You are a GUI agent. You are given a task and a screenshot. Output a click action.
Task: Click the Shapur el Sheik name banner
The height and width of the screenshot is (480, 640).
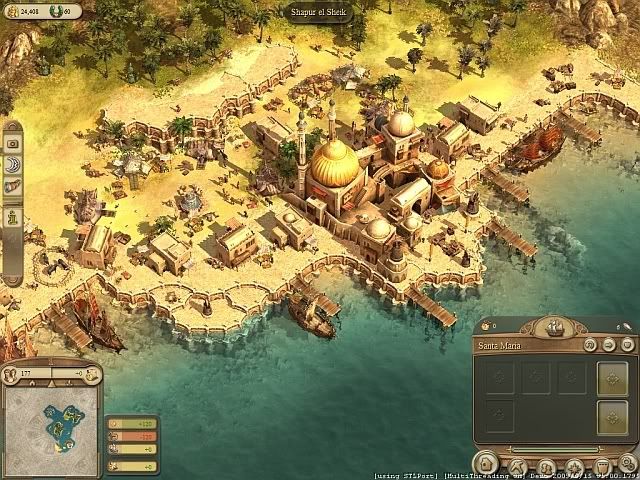[x=320, y=12]
